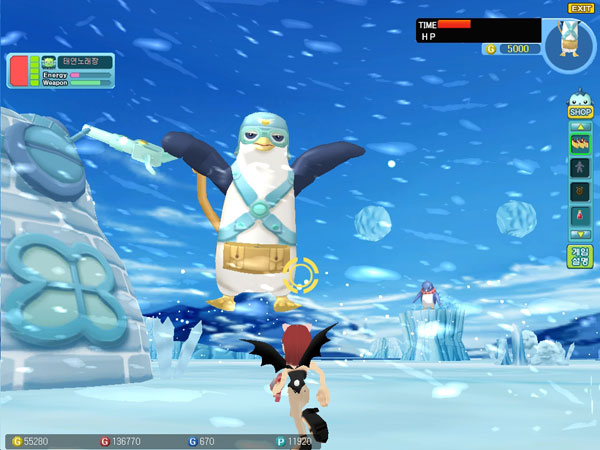Open the green Korean game settings button
Viewport: 600px width, 450px height.
580,256
